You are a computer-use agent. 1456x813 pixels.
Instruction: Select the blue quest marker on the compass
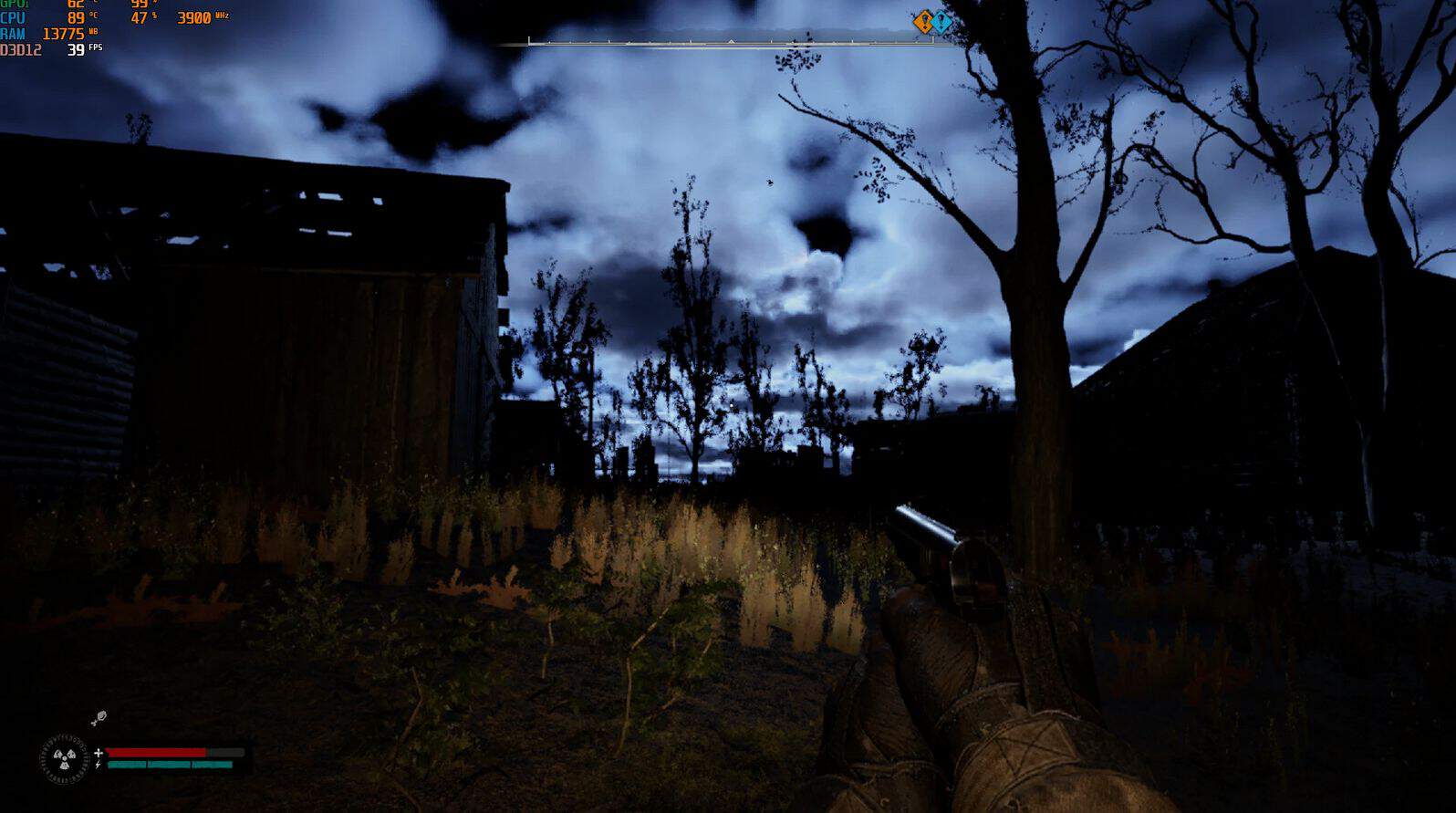(942, 21)
